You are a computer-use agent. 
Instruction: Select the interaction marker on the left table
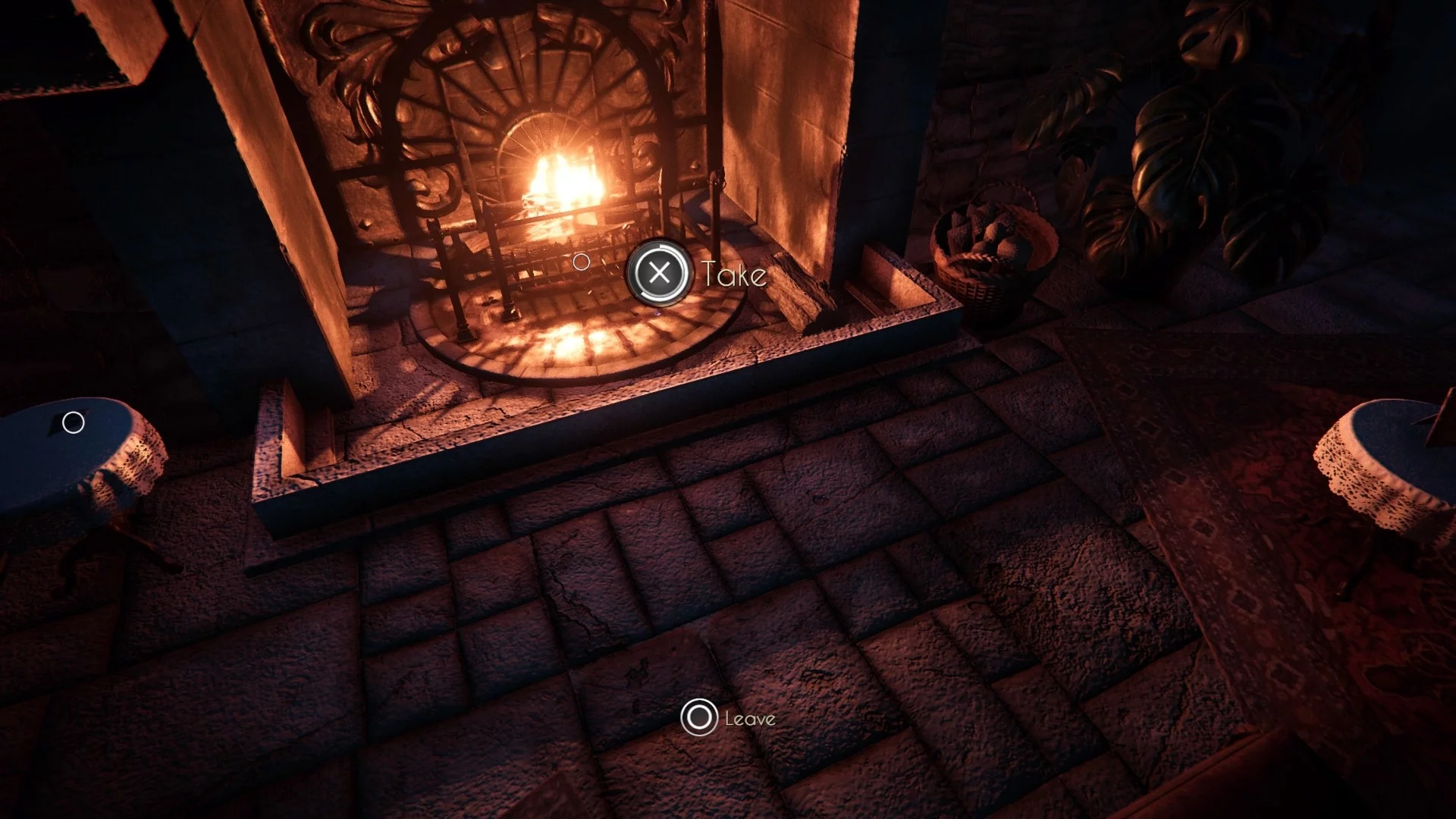point(74,422)
